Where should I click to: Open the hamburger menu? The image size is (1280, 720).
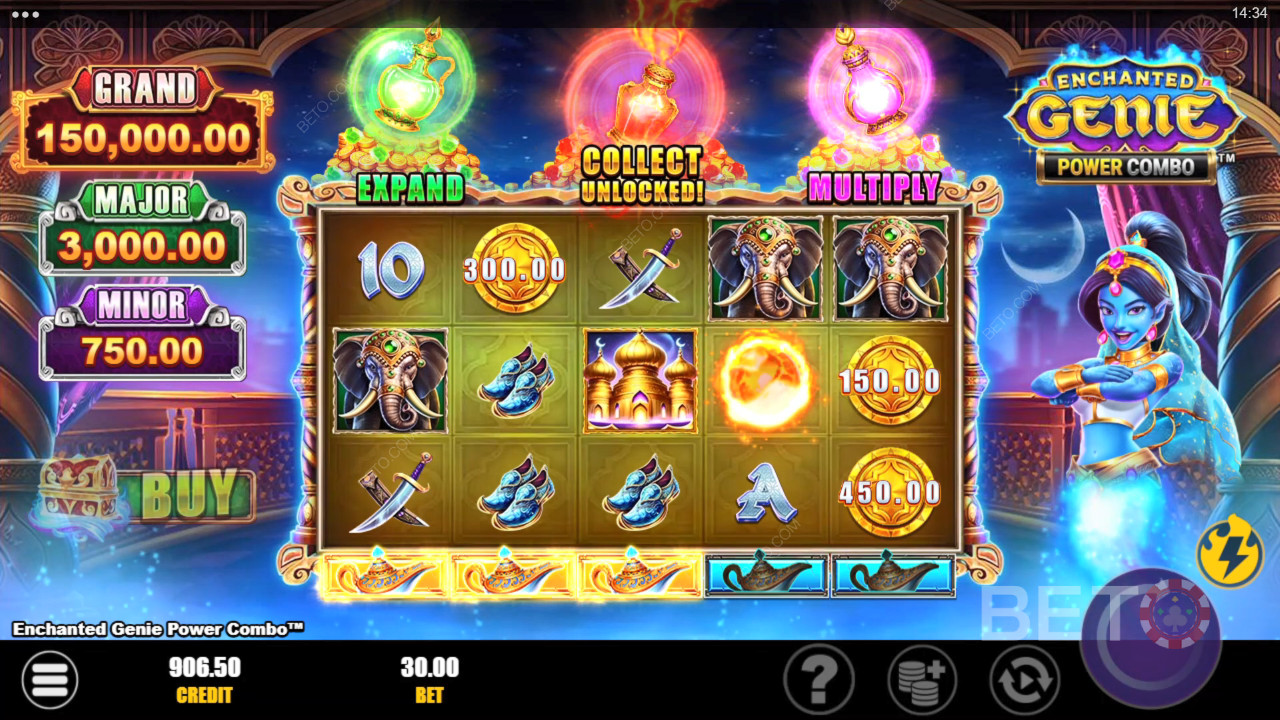pos(49,680)
